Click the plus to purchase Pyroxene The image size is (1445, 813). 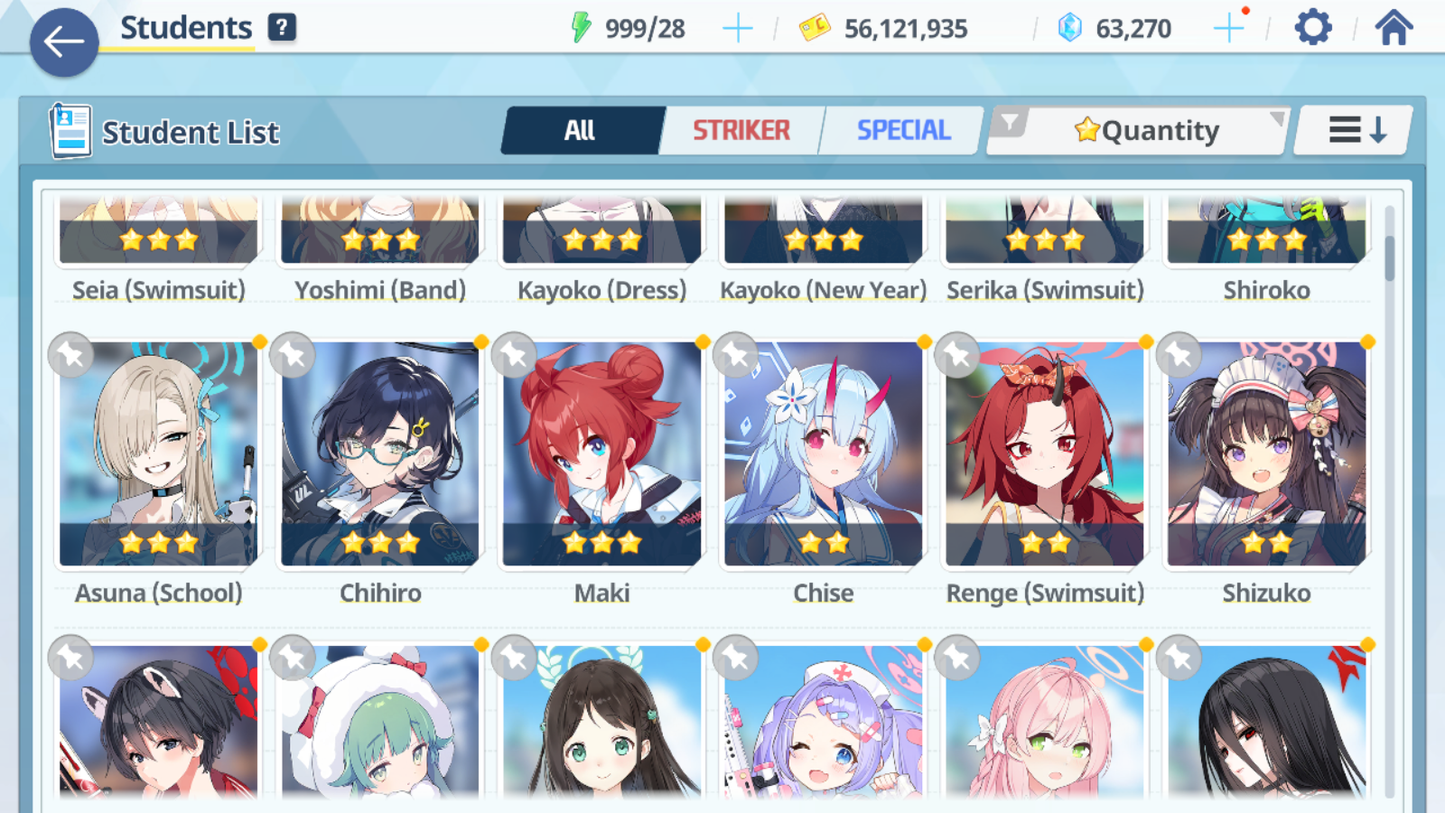coord(1228,28)
